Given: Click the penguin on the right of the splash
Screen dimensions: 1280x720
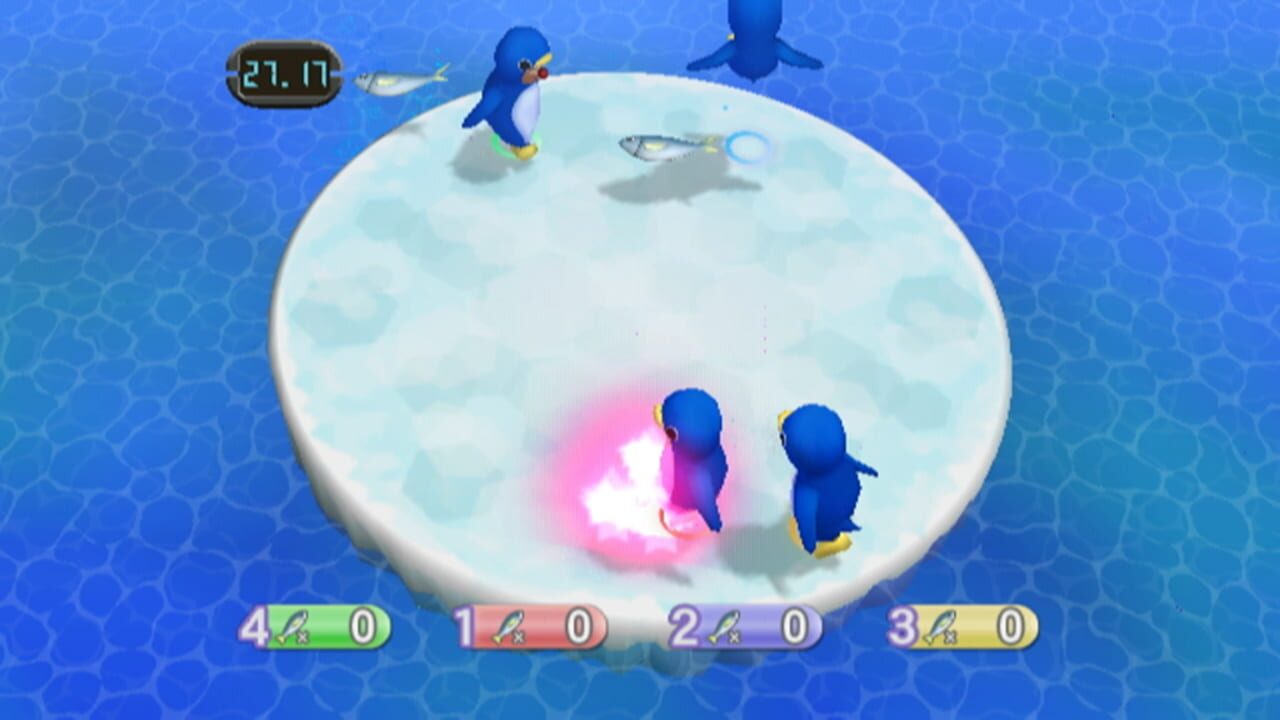Looking at the screenshot, I should click(x=820, y=470).
